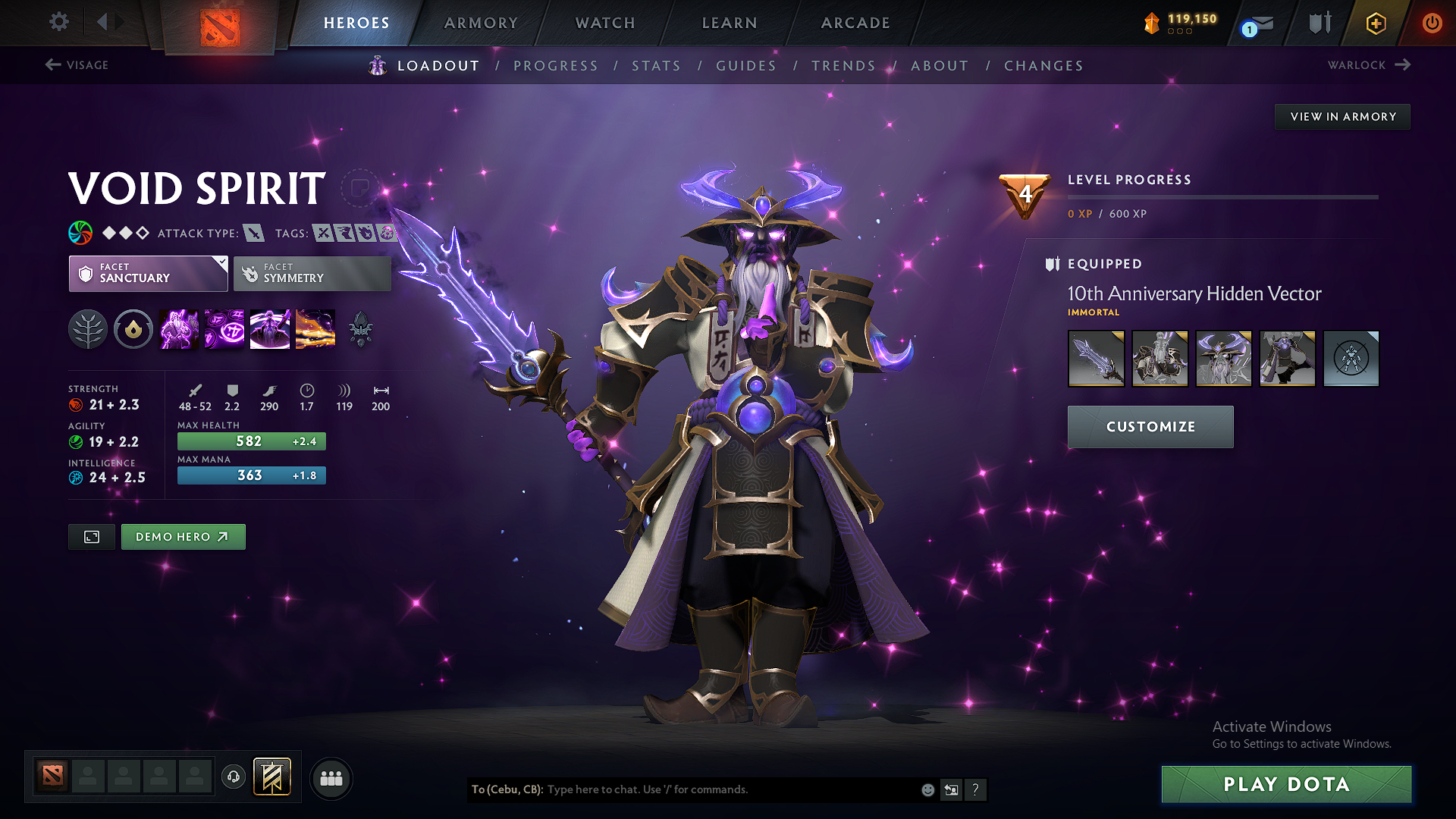Click the friends list people icon
Image resolution: width=1456 pixels, height=819 pixels.
[331, 778]
